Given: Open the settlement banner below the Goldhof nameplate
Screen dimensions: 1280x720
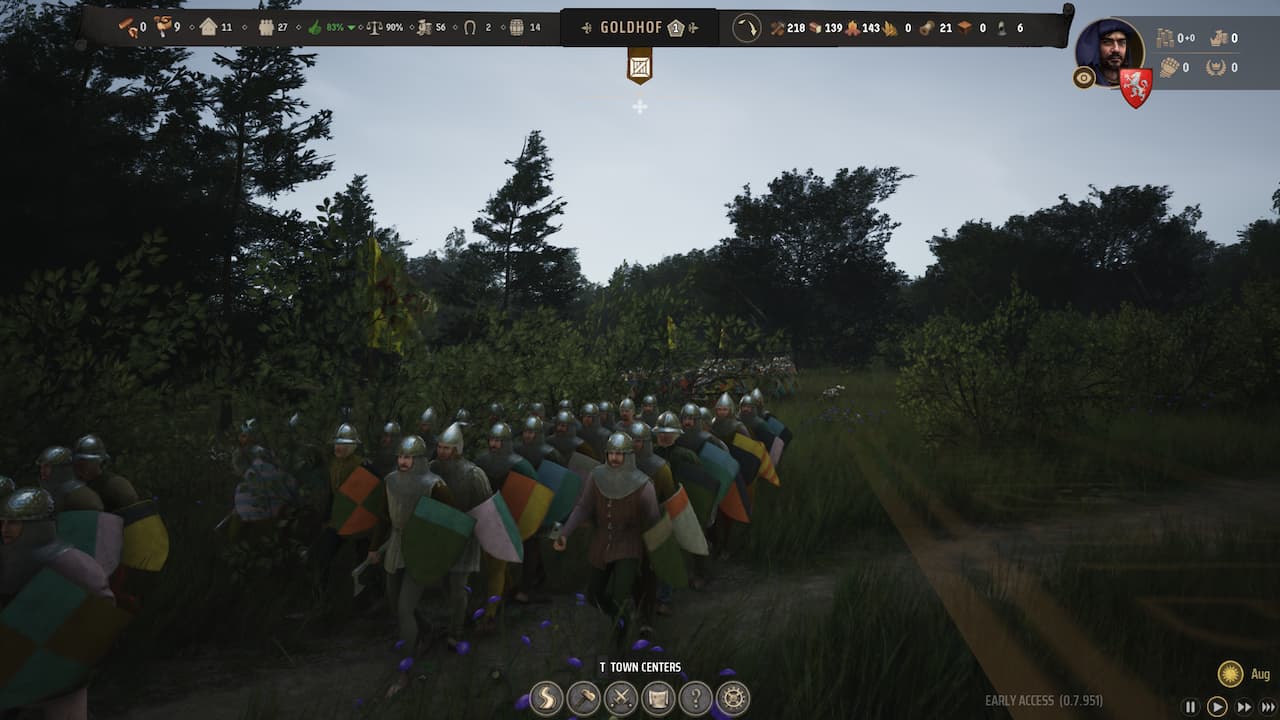Looking at the screenshot, I should point(641,66).
